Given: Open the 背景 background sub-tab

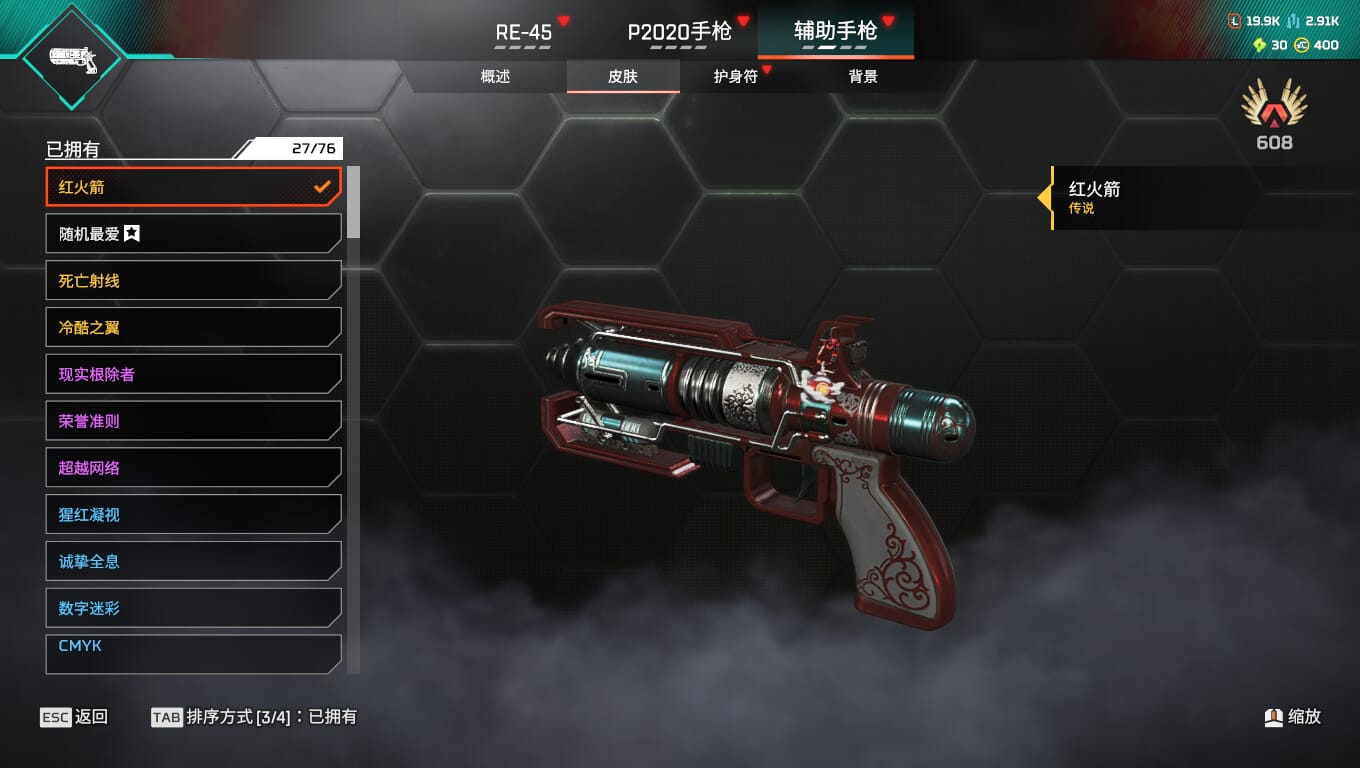Looking at the screenshot, I should pos(863,77).
